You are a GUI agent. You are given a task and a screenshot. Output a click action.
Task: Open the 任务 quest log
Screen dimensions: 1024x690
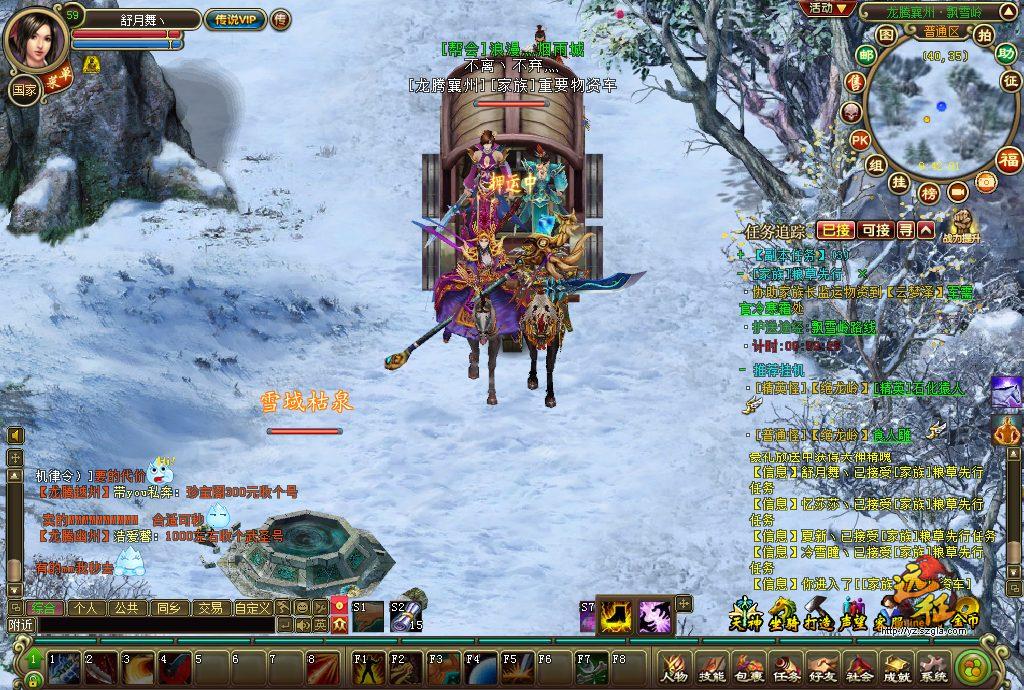pyautogui.click(x=785, y=667)
